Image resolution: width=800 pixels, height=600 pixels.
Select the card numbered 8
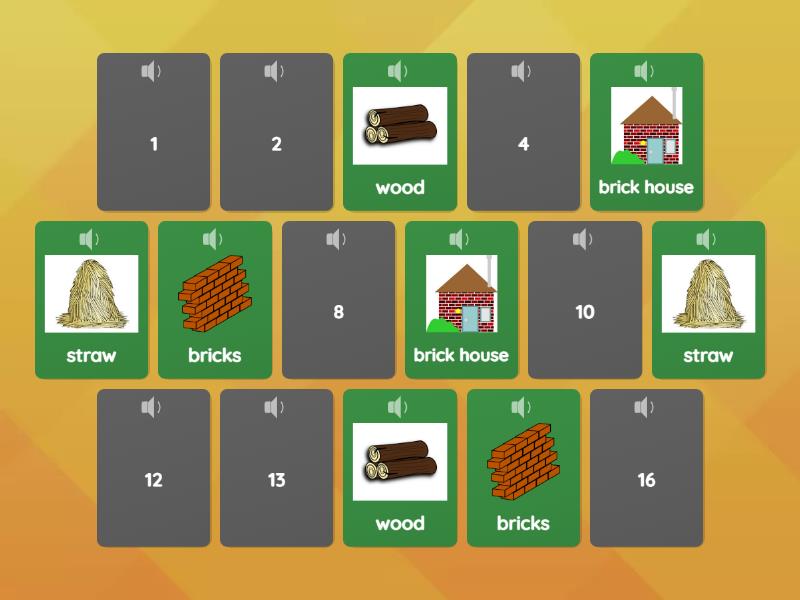pos(338,313)
